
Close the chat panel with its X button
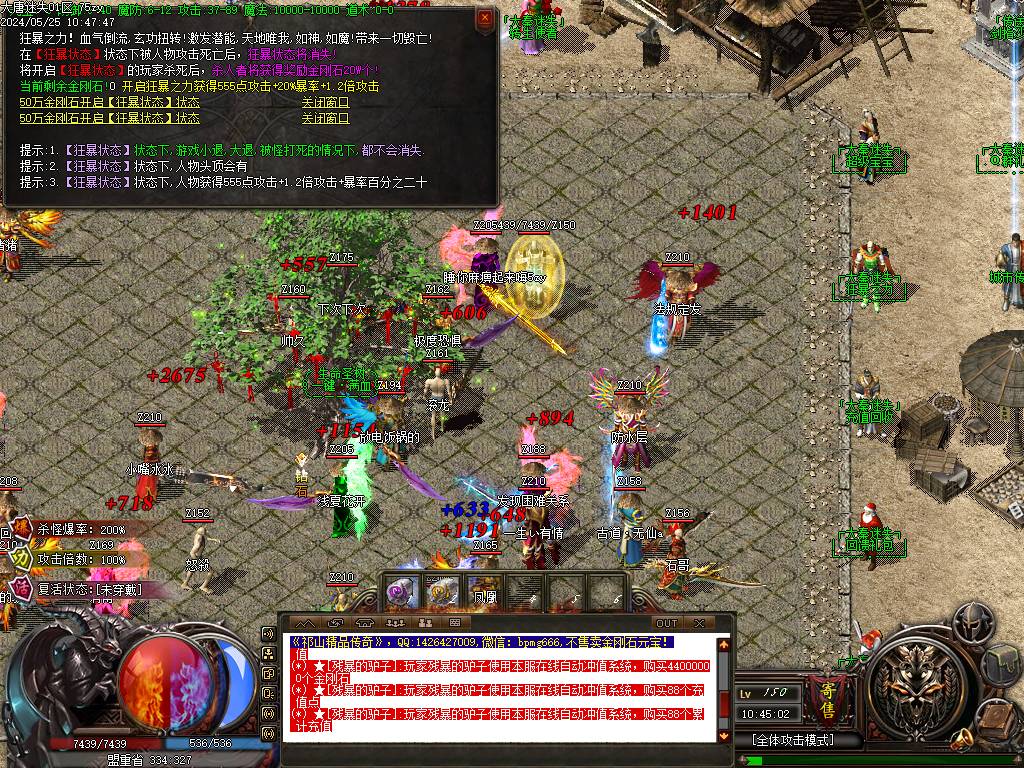(x=700, y=623)
